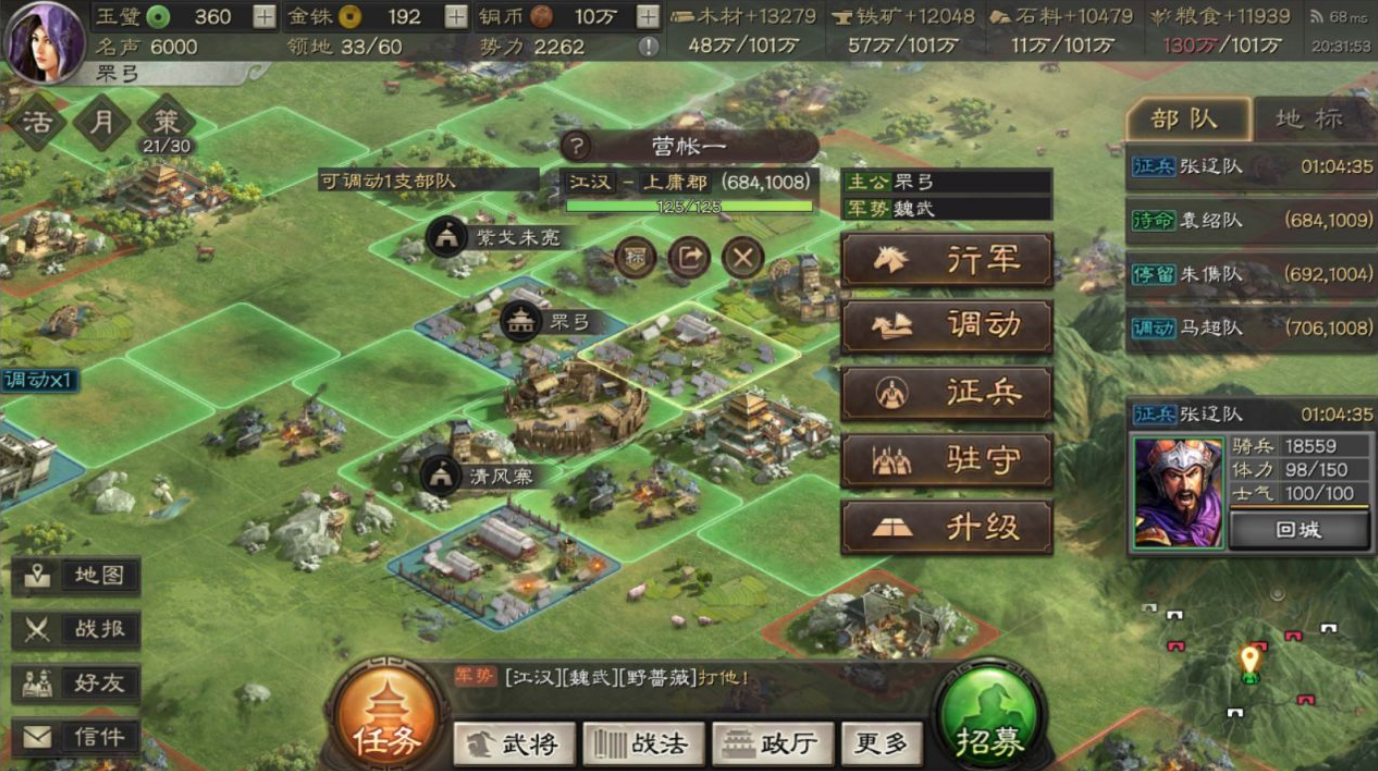Add 玉璧 jade with the plus button
Viewport: 1378px width, 771px height.
263,17
